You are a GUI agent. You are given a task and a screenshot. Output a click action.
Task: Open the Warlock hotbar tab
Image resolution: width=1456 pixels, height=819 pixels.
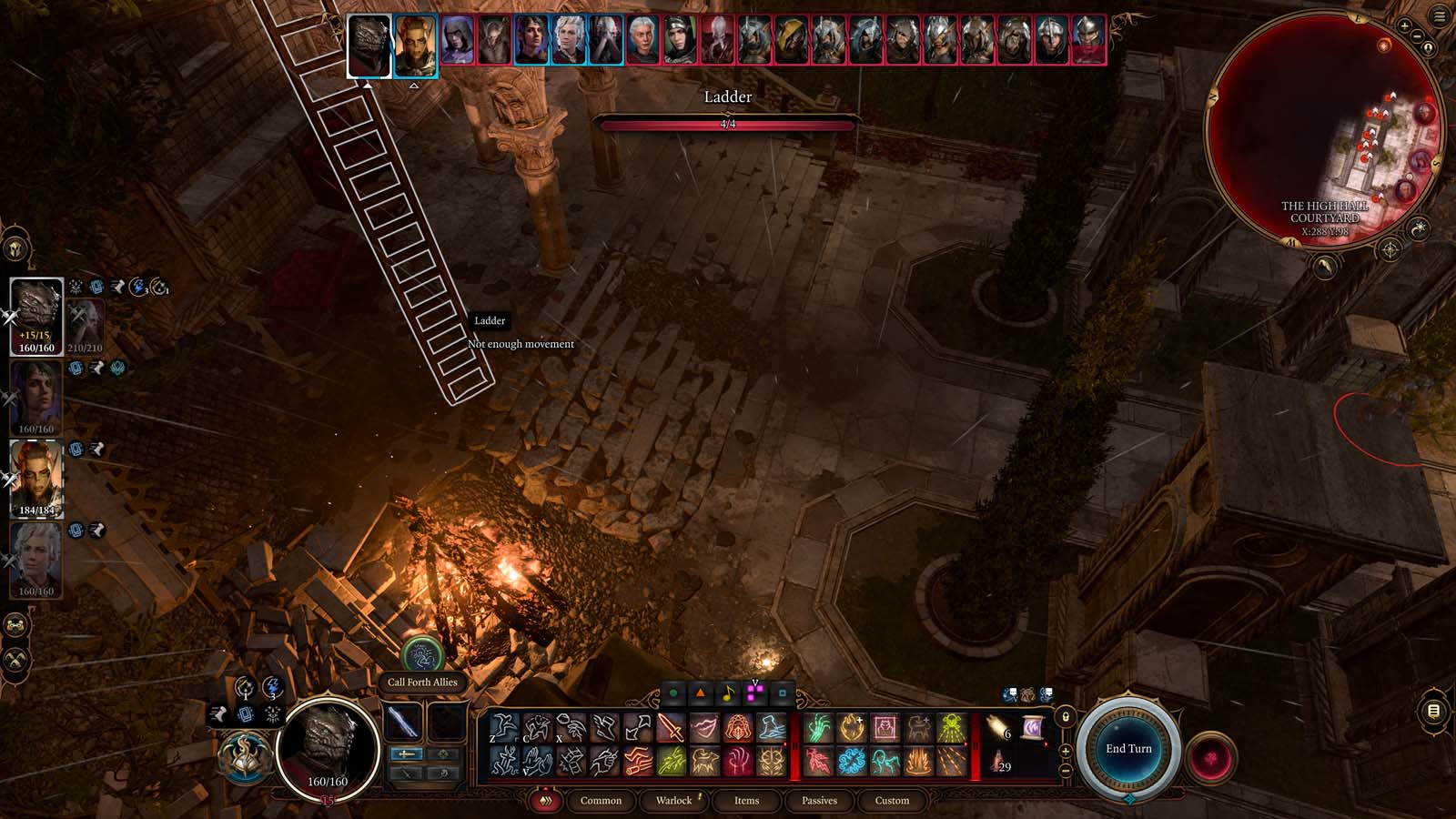pyautogui.click(x=674, y=801)
